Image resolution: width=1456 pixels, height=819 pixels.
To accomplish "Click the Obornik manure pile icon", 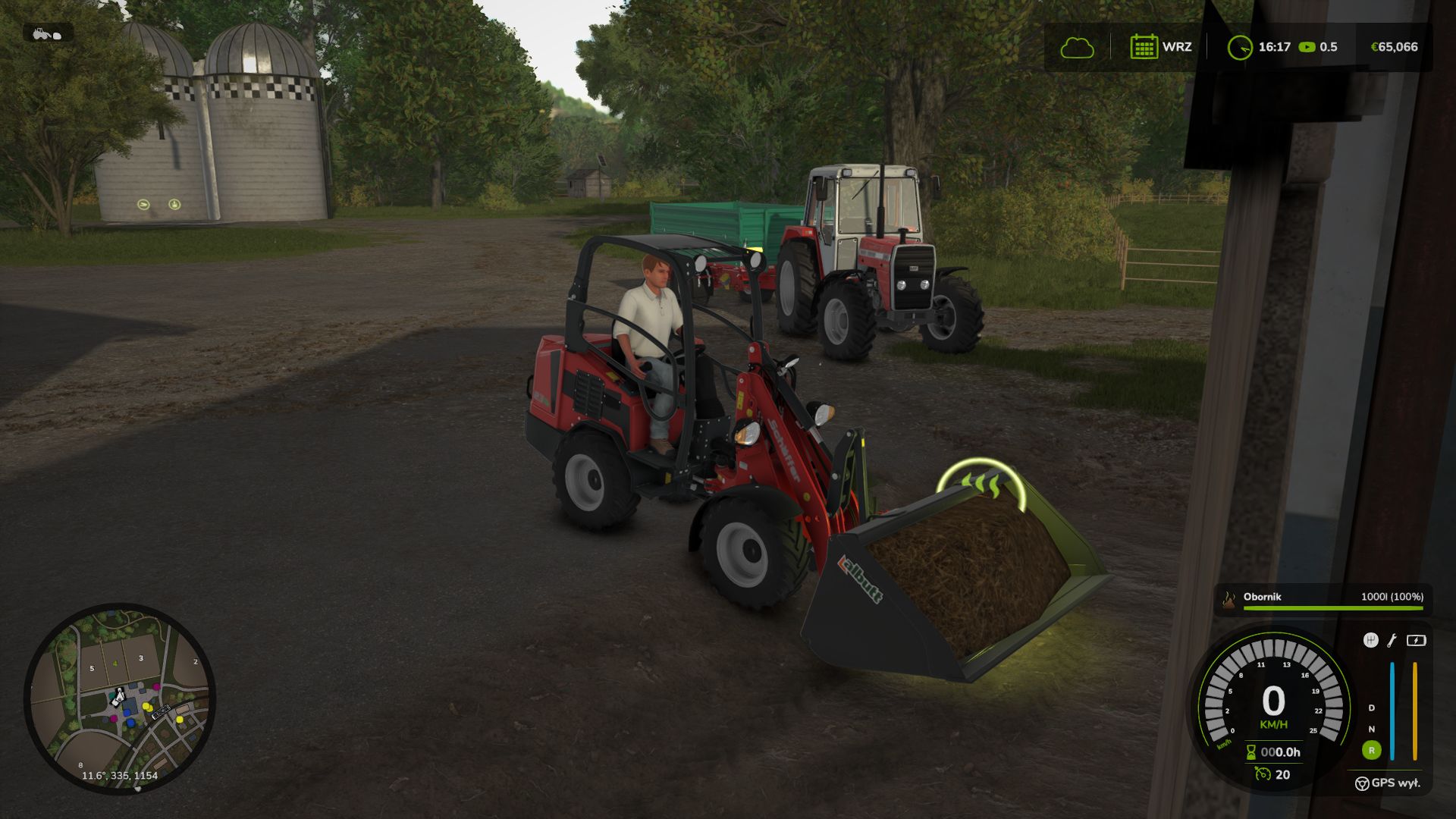I will 1228,599.
